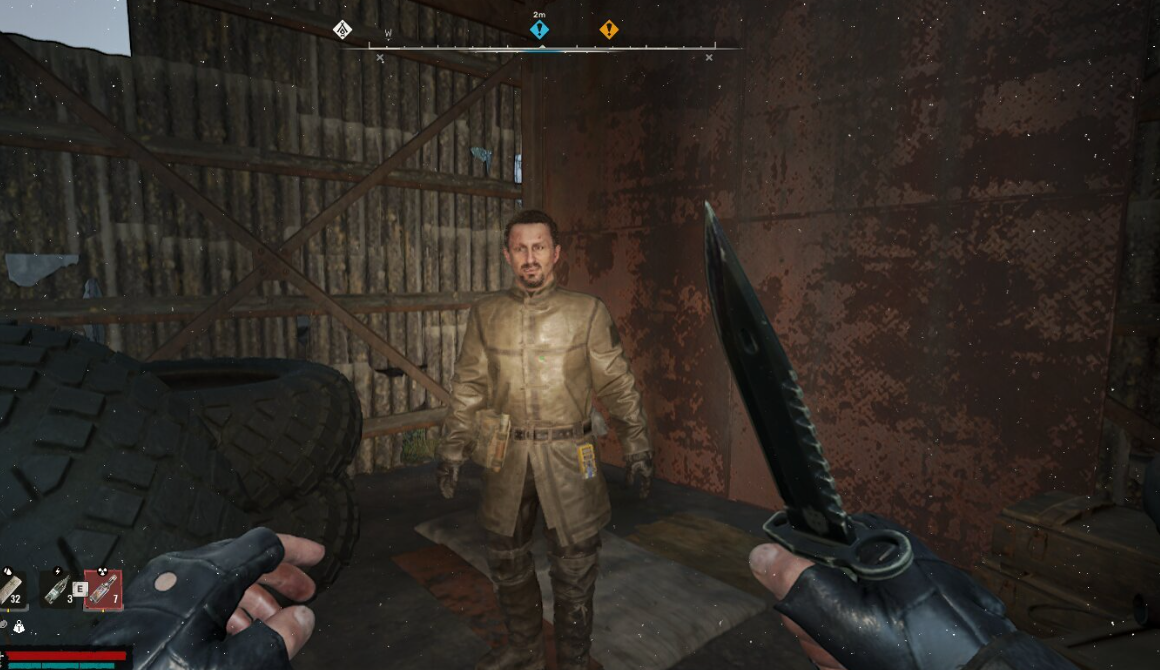Image resolution: width=1160 pixels, height=670 pixels.
Task: Select the blue quest marker on compass
Action: point(539,30)
